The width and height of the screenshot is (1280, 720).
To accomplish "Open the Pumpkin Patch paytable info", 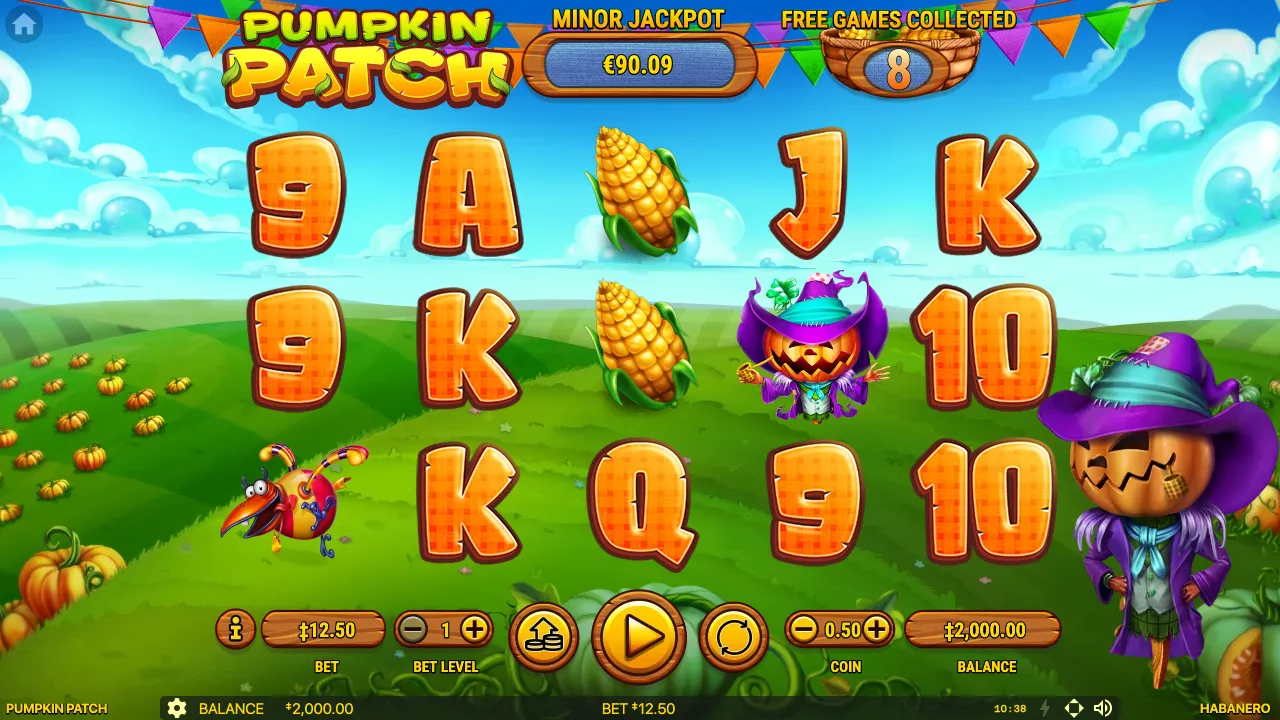I will [235, 630].
